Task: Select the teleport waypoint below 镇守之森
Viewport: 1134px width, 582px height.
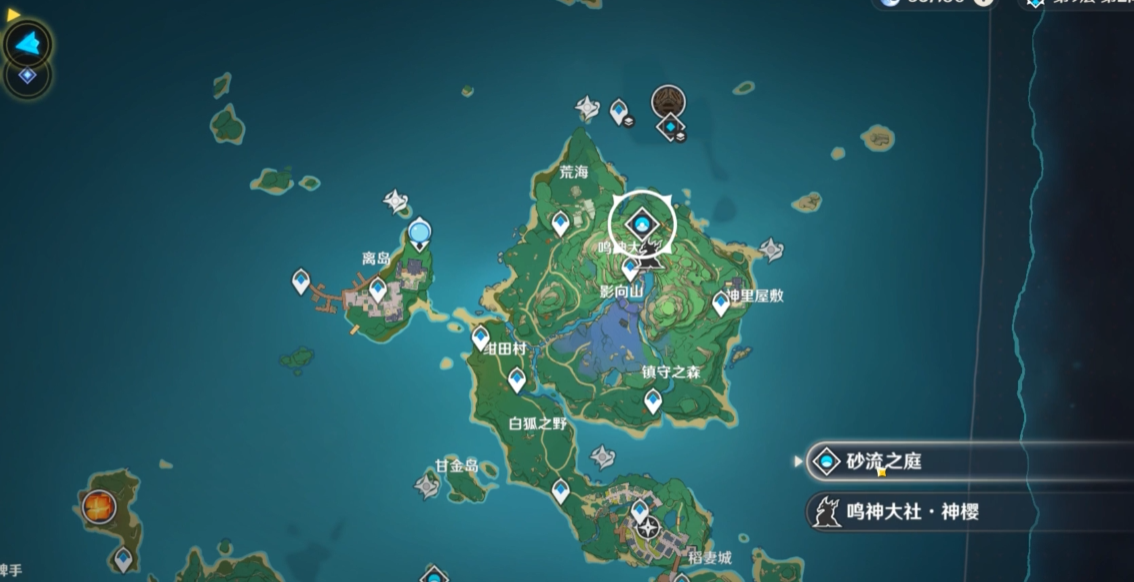Action: (x=653, y=400)
